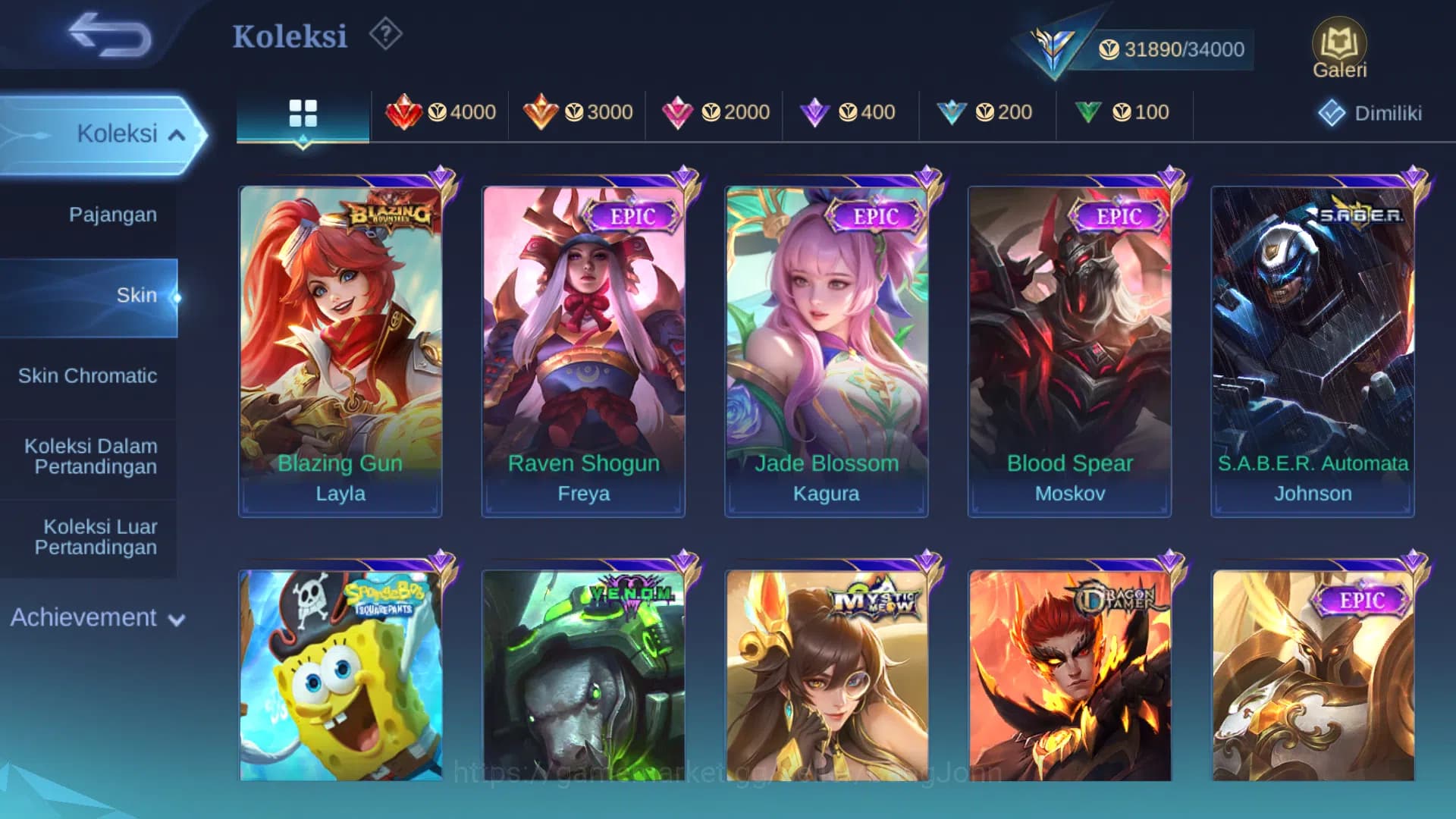Toggle the pink 2000 epic filter
This screenshot has height=819, width=1456.
pos(679,112)
